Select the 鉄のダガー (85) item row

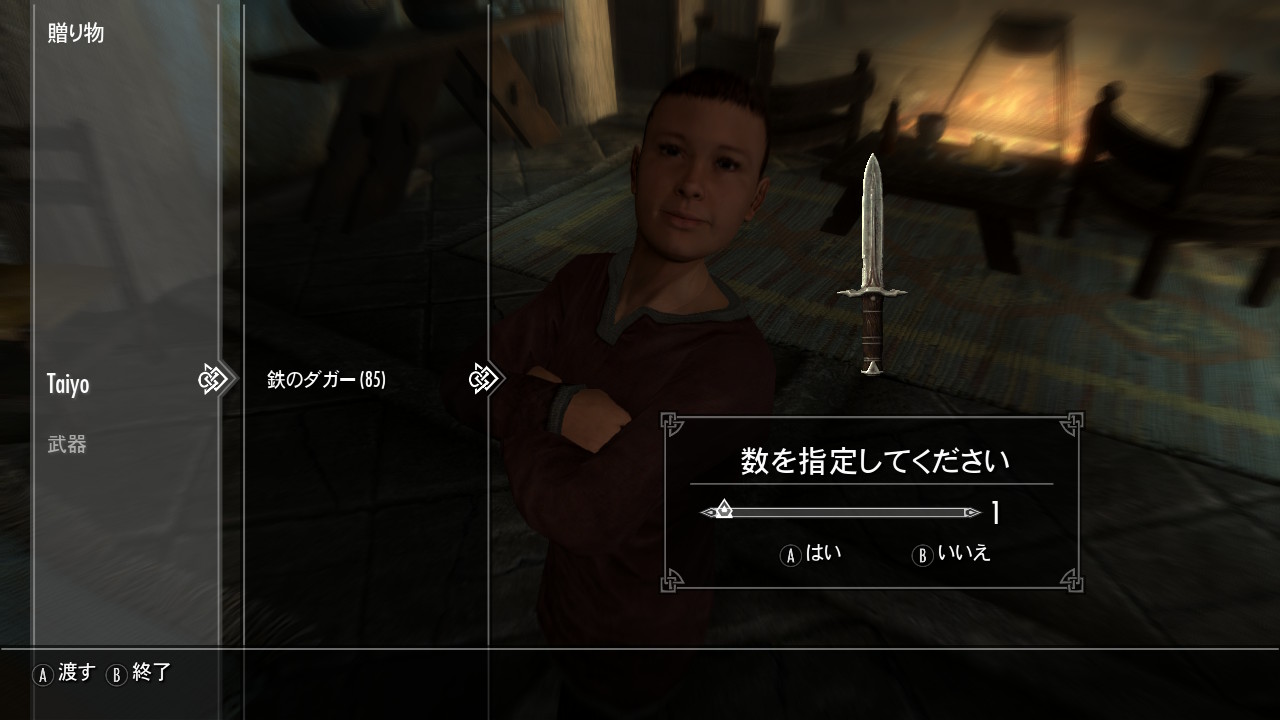[326, 380]
